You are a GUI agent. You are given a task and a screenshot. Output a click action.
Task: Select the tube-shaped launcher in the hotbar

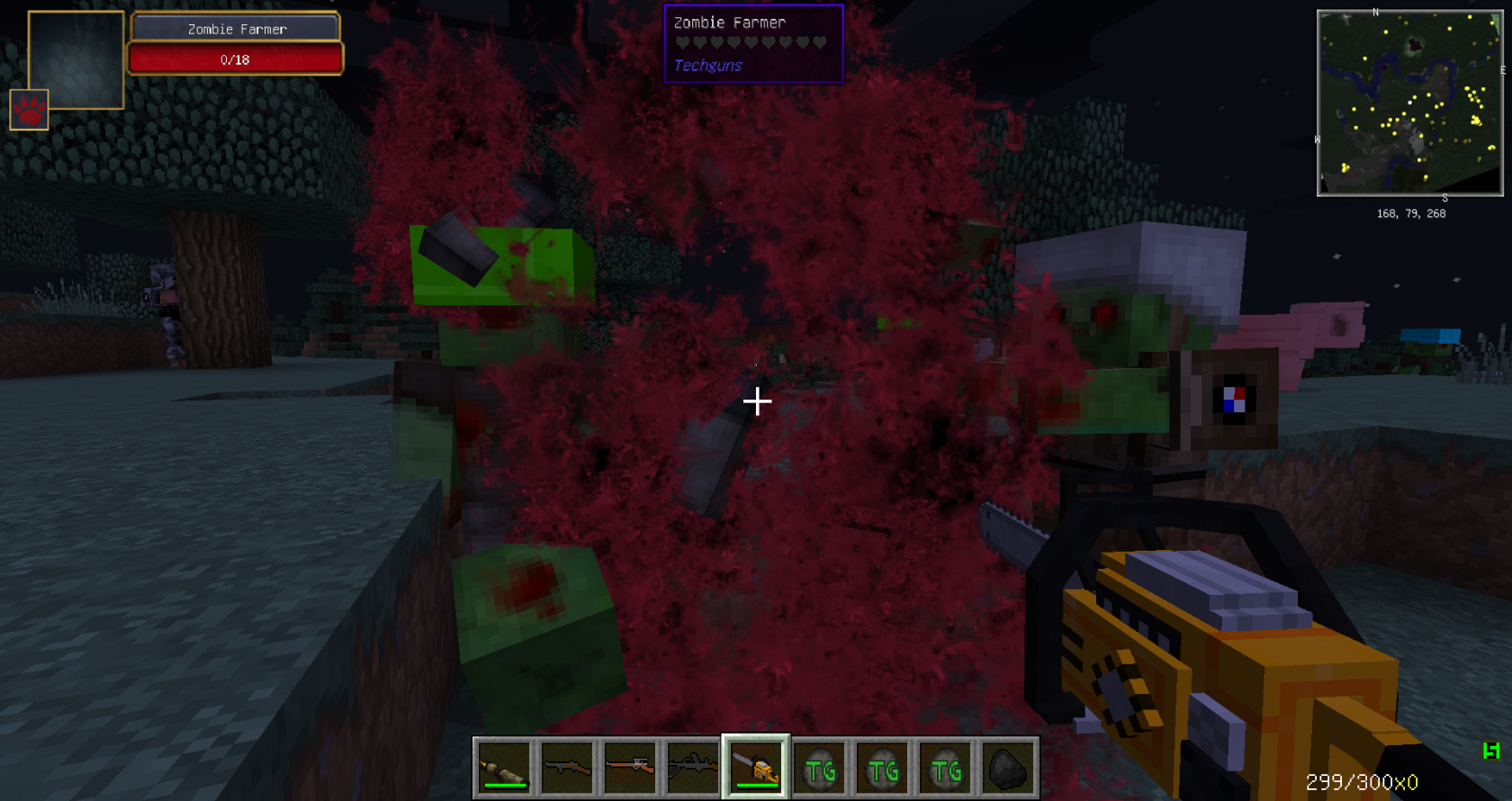[504, 768]
